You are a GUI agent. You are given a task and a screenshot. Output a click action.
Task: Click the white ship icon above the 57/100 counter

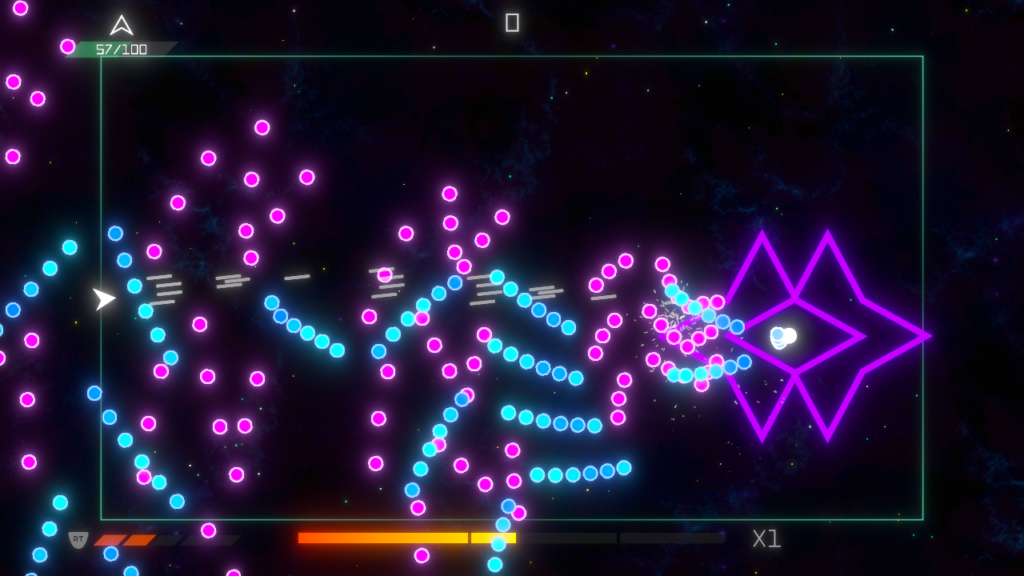121,25
